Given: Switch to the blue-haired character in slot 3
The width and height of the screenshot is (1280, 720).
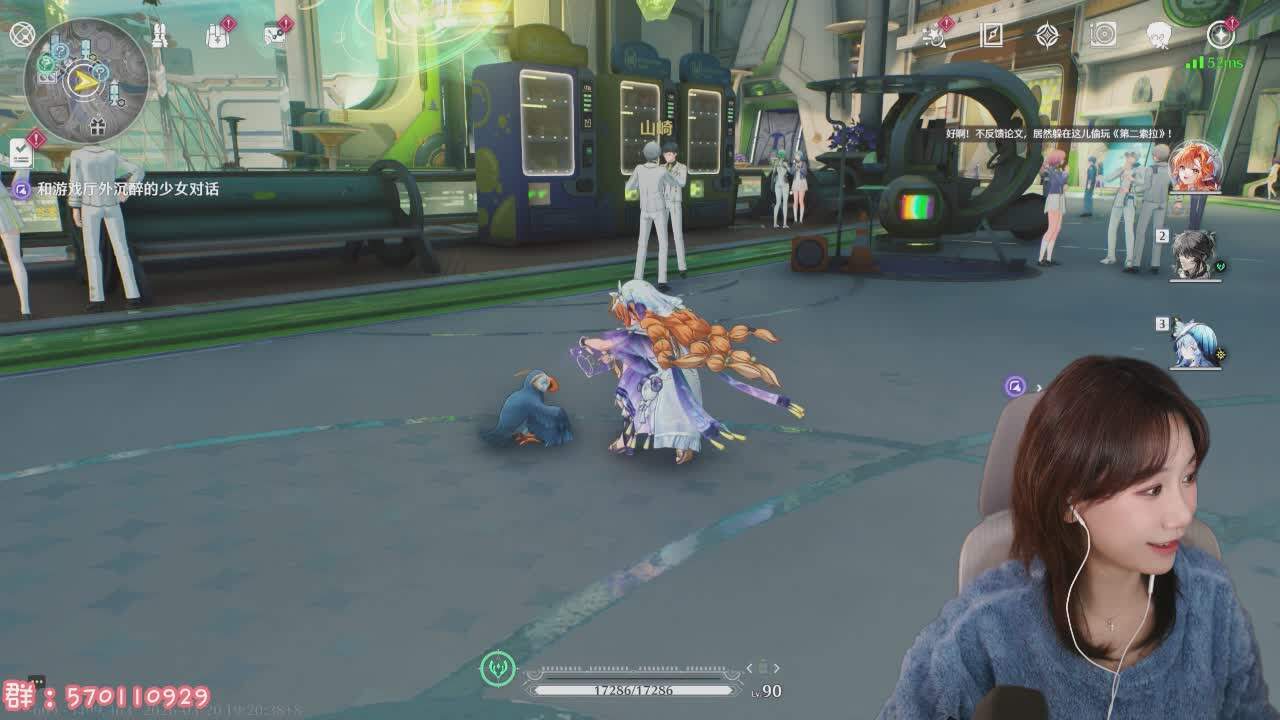Looking at the screenshot, I should point(1196,343).
